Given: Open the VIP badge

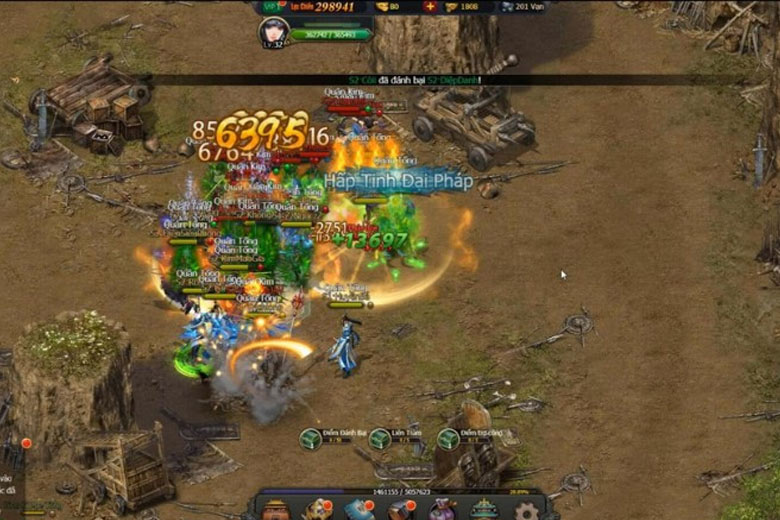Looking at the screenshot, I should coord(270,6).
